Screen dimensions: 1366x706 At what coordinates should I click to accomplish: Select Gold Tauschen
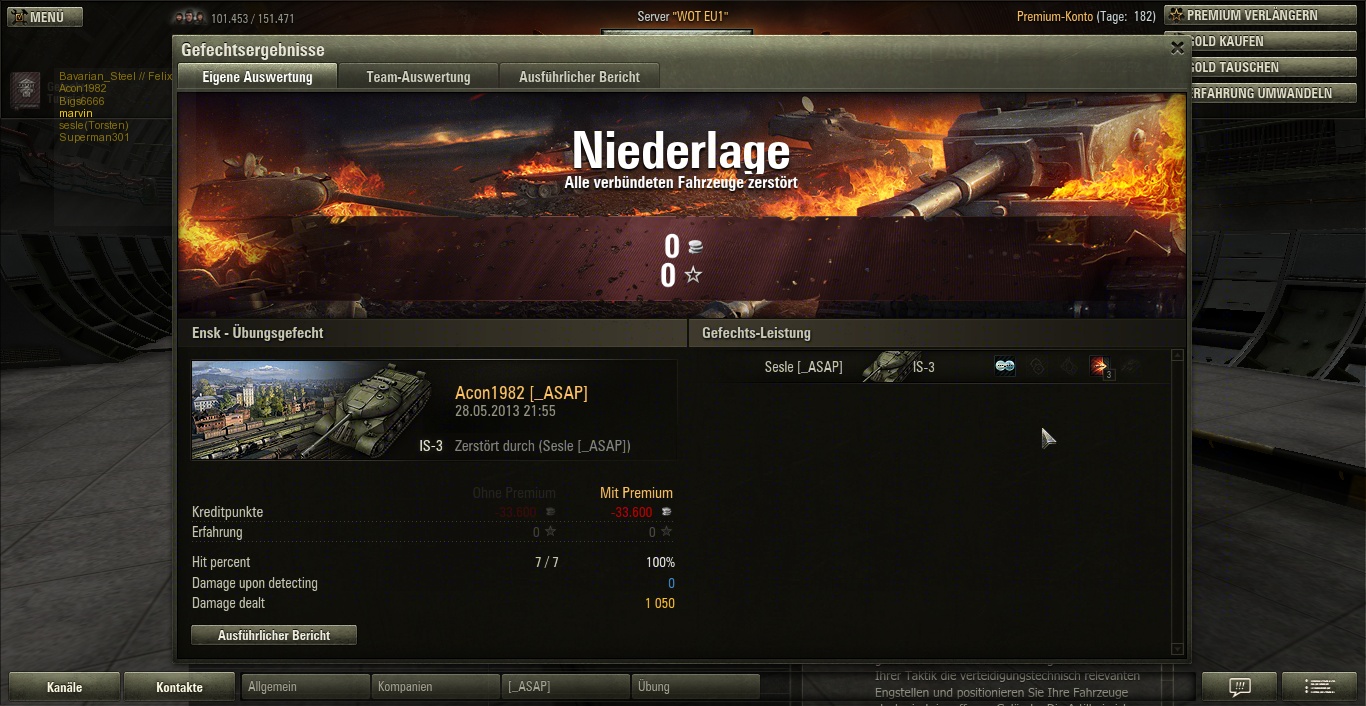click(1262, 67)
